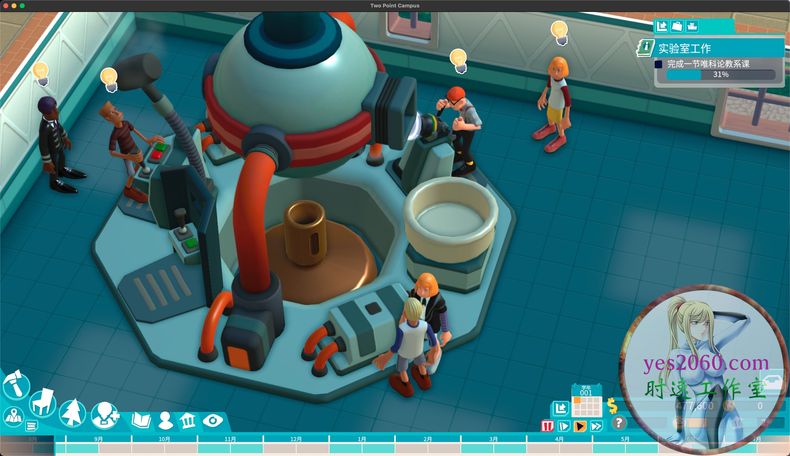This screenshot has width=790, height=456.
Task: Pause the game with the red button
Action: pyautogui.click(x=547, y=426)
